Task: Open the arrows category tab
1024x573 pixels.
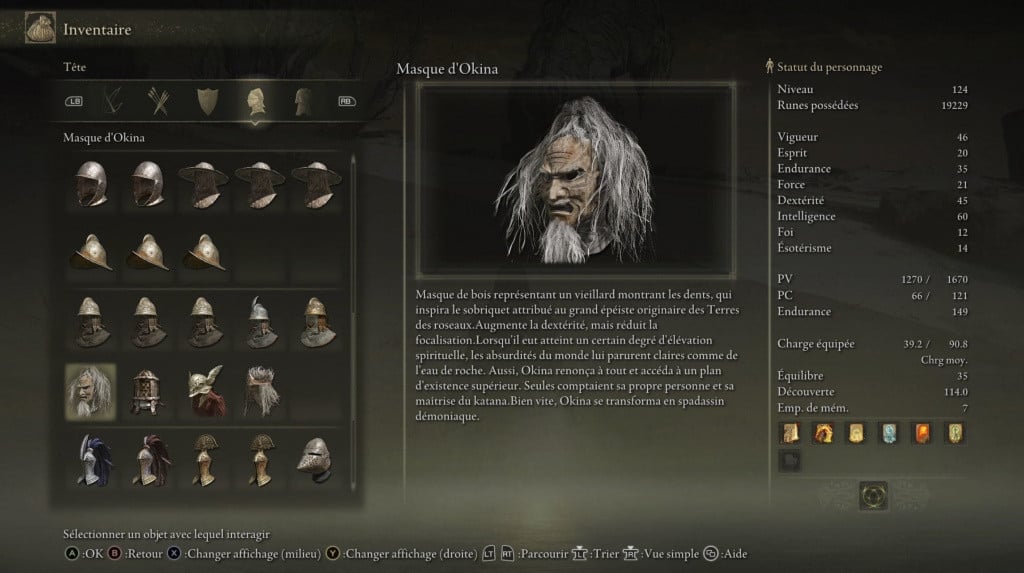Action: click(157, 100)
